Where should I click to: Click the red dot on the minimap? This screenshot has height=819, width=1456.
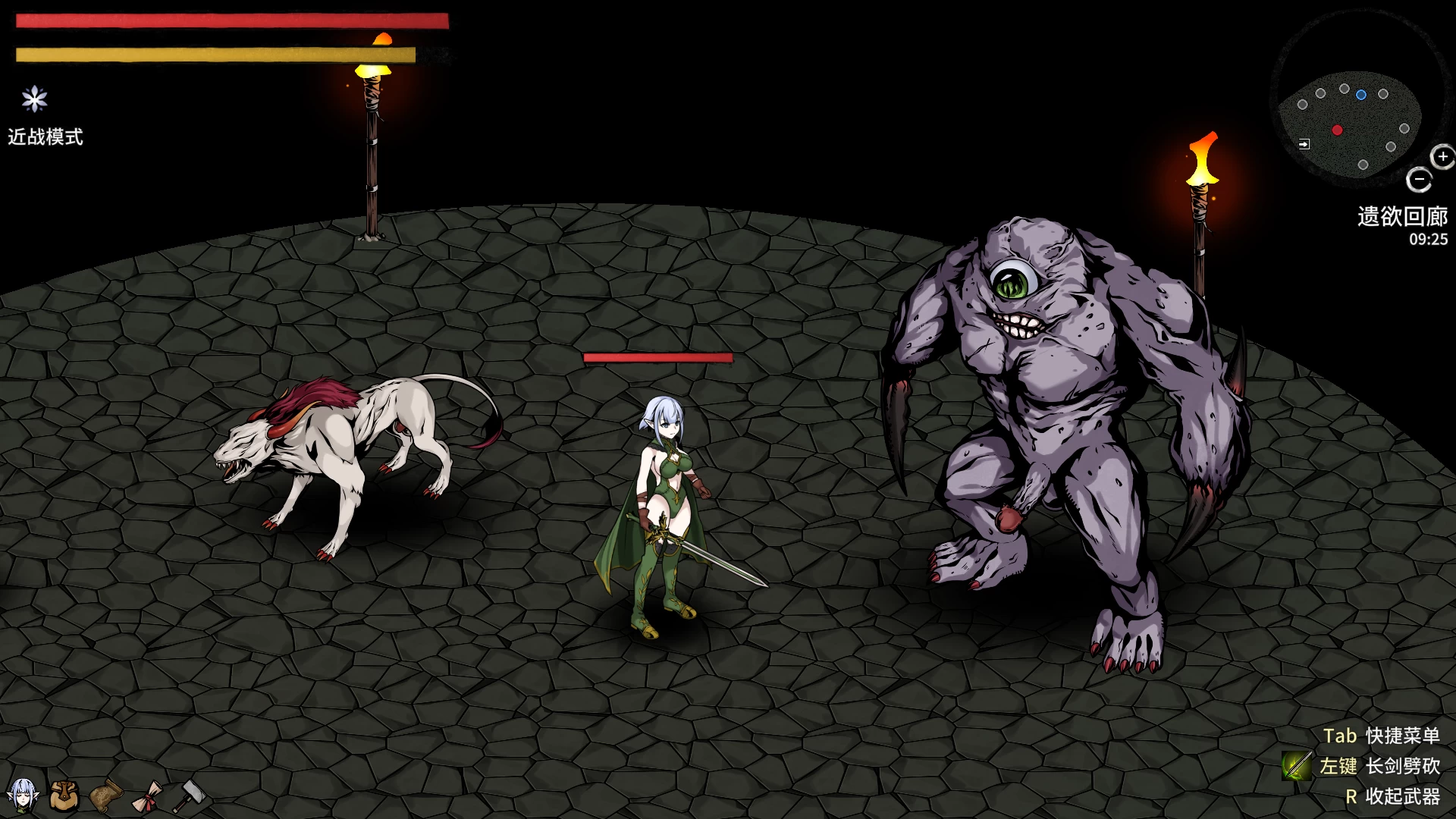click(1337, 130)
